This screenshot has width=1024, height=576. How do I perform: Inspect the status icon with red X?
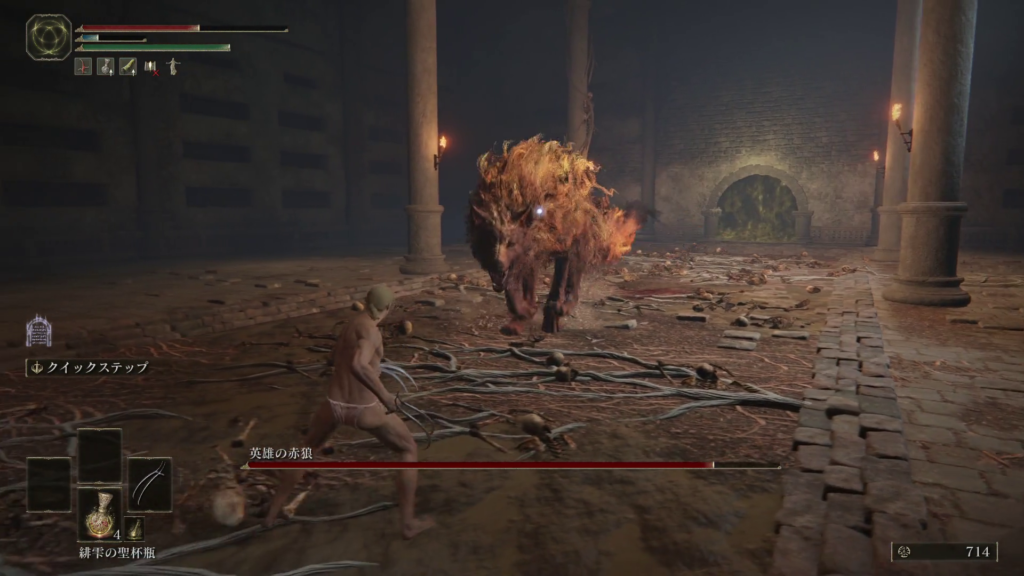pyautogui.click(x=151, y=67)
